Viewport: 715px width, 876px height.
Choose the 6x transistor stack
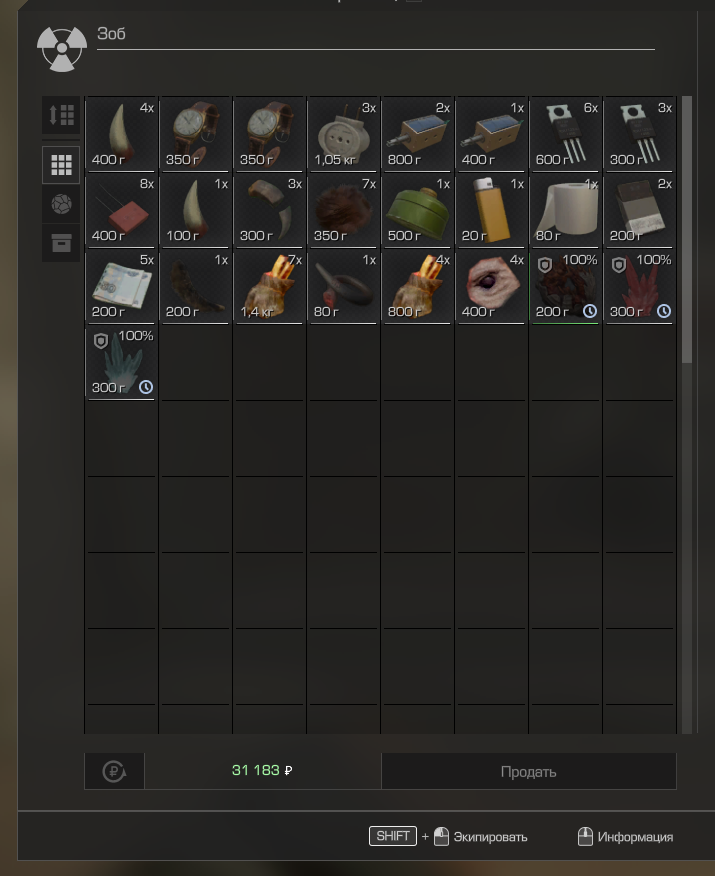click(565, 134)
